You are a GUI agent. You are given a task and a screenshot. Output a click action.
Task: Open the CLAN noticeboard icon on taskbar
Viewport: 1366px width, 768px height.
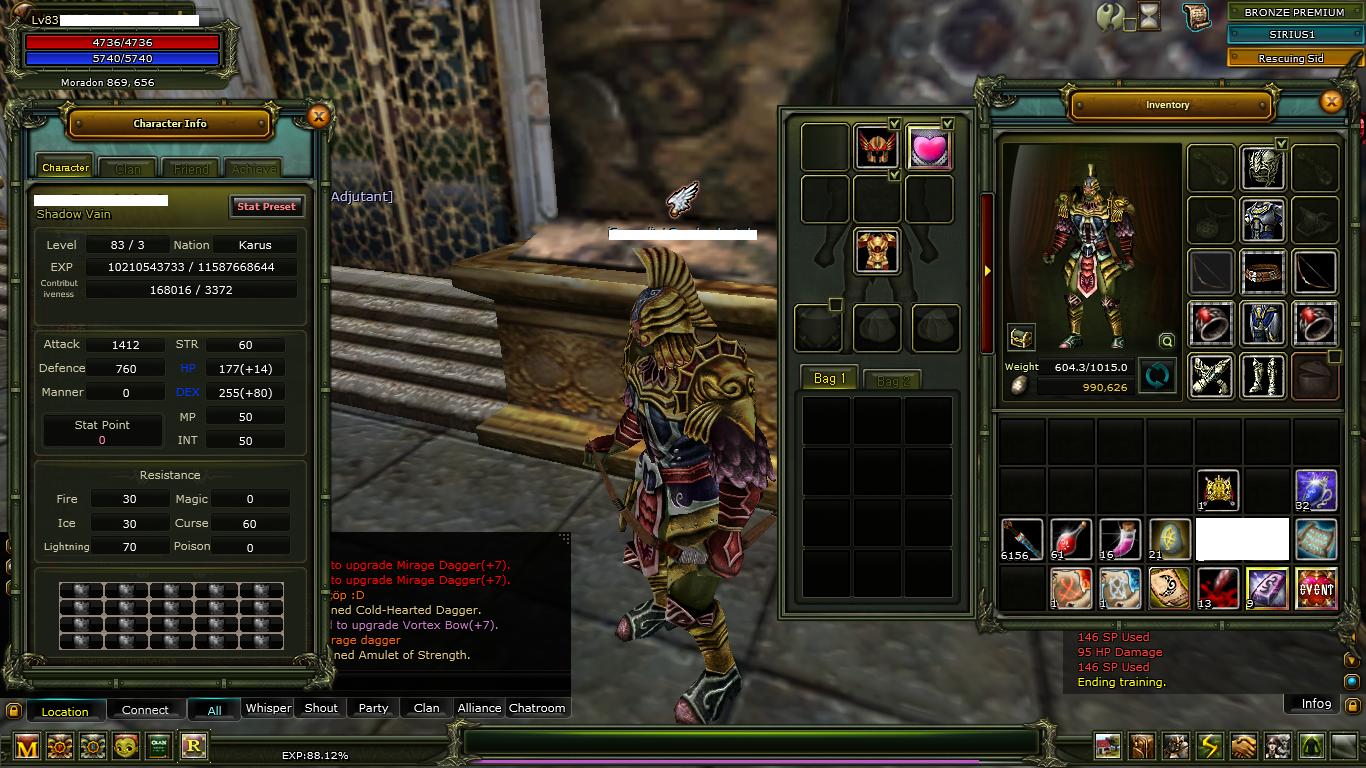(x=158, y=746)
